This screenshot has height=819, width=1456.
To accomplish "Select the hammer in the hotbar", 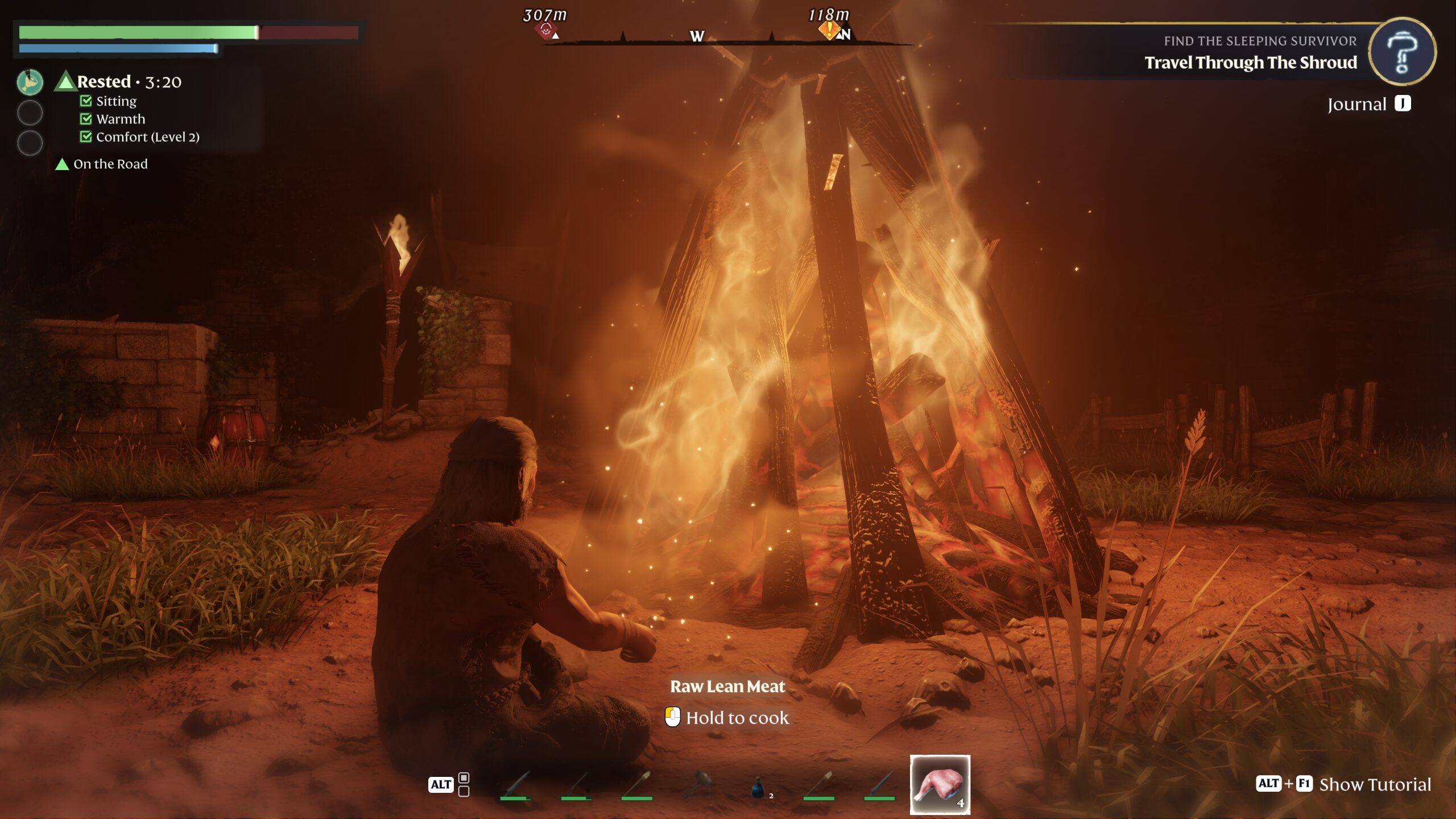I will (698, 785).
